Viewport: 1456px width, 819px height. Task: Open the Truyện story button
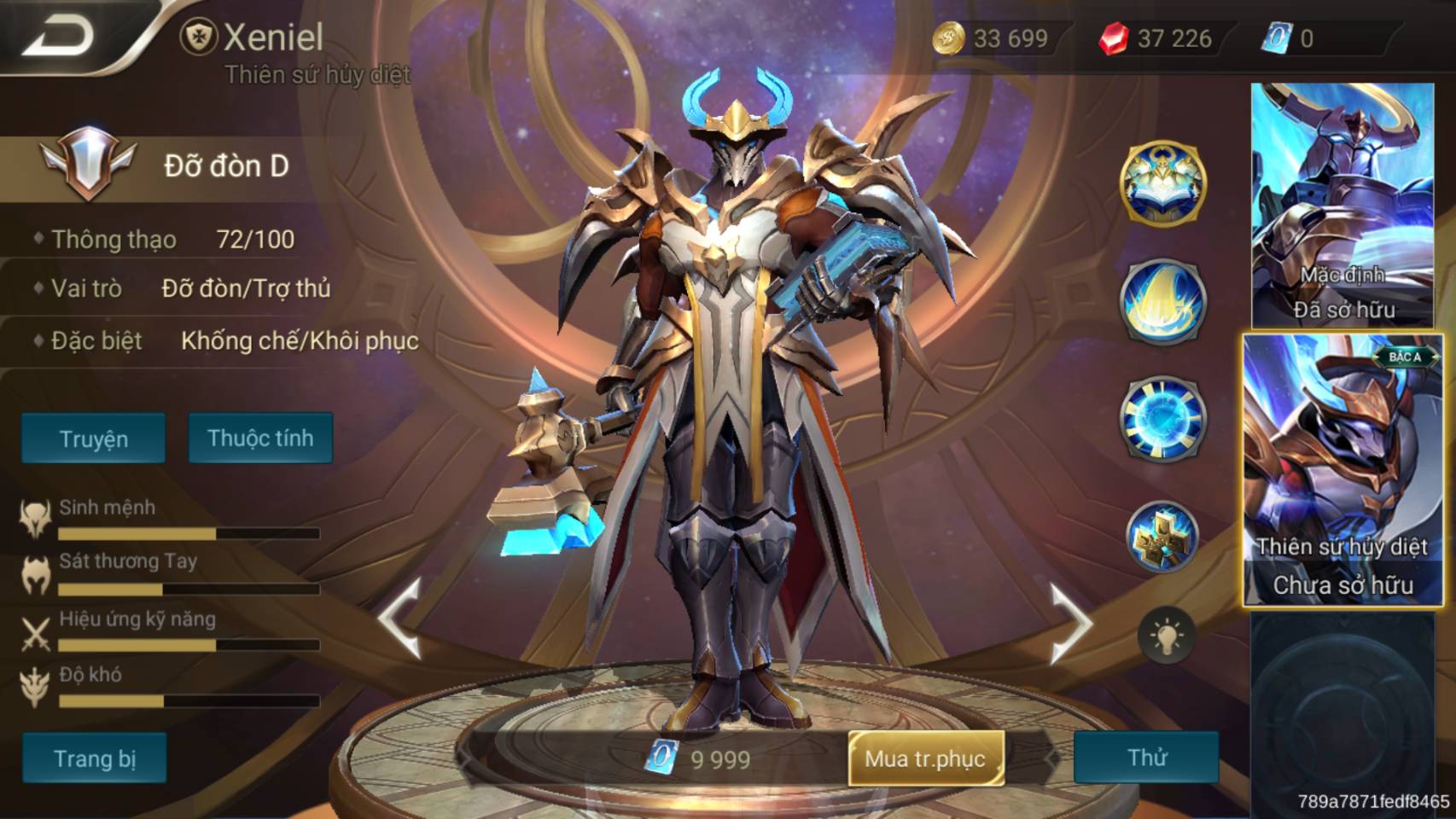[x=94, y=439]
